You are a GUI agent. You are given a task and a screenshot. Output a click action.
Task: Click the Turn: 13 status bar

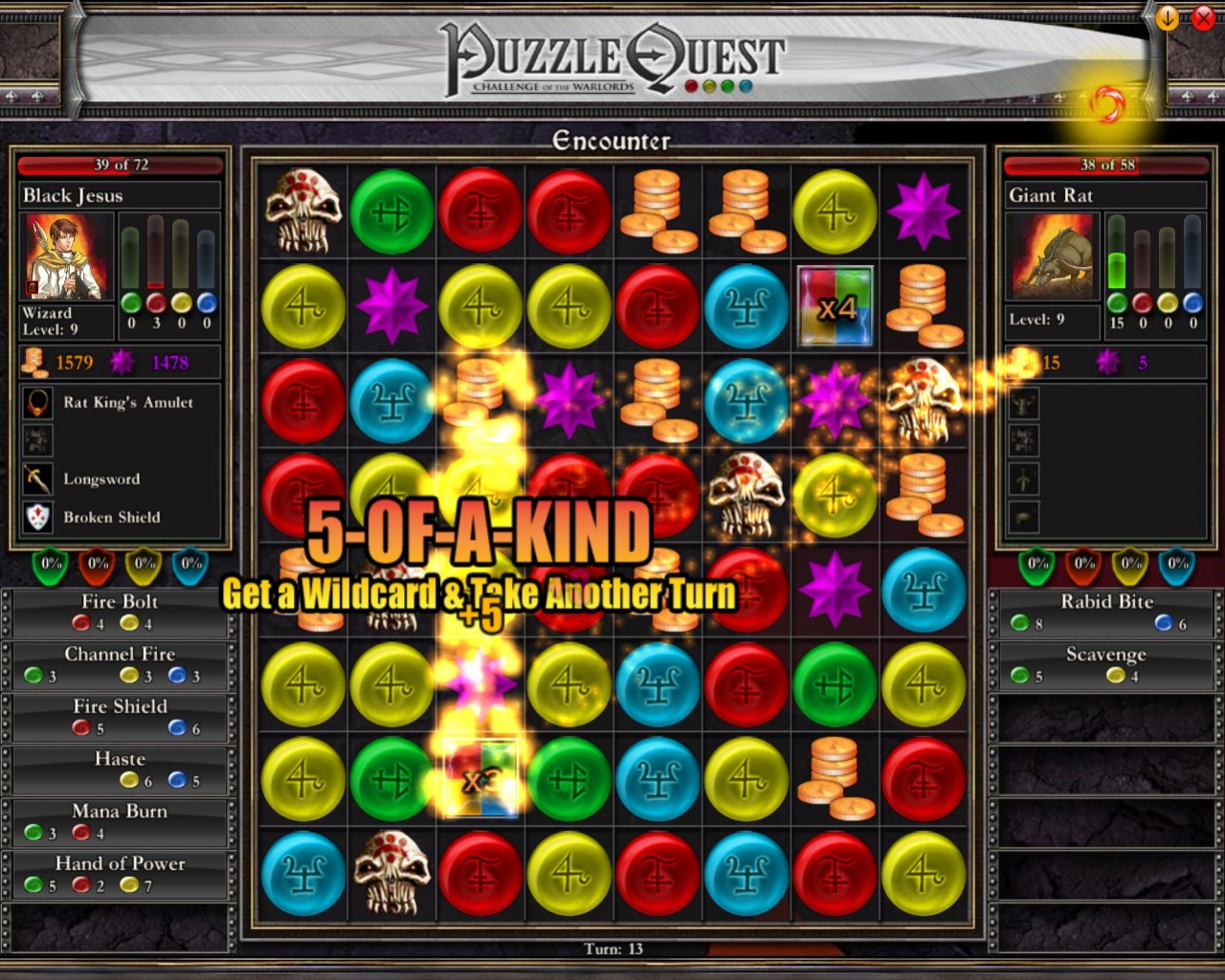pyautogui.click(x=612, y=948)
